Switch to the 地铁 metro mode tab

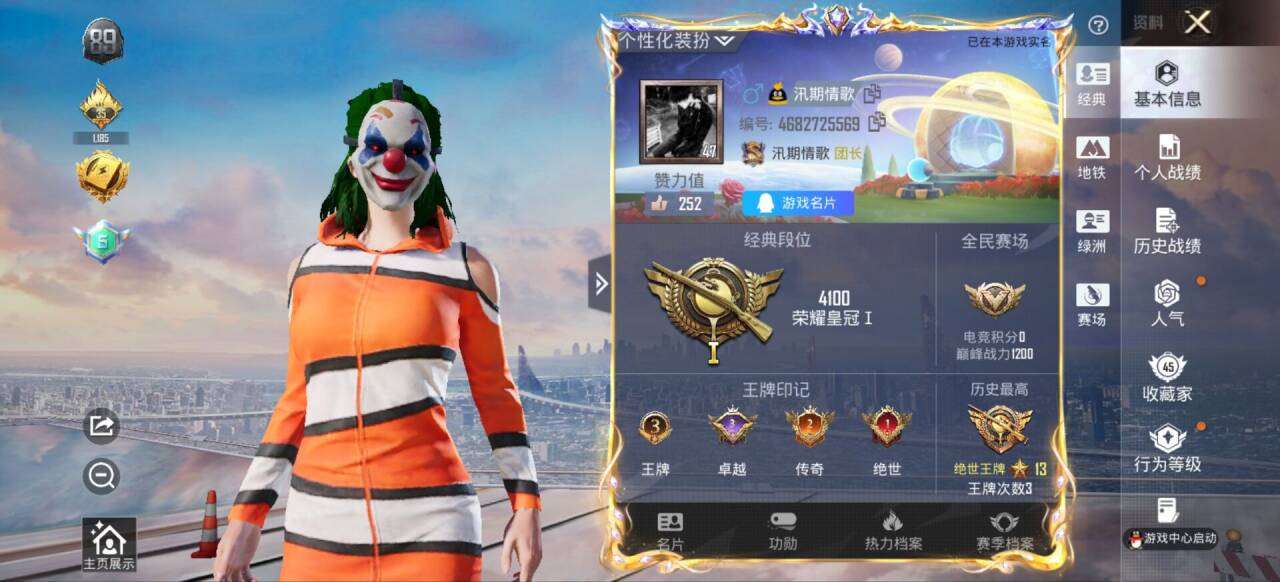pyautogui.click(x=1092, y=158)
